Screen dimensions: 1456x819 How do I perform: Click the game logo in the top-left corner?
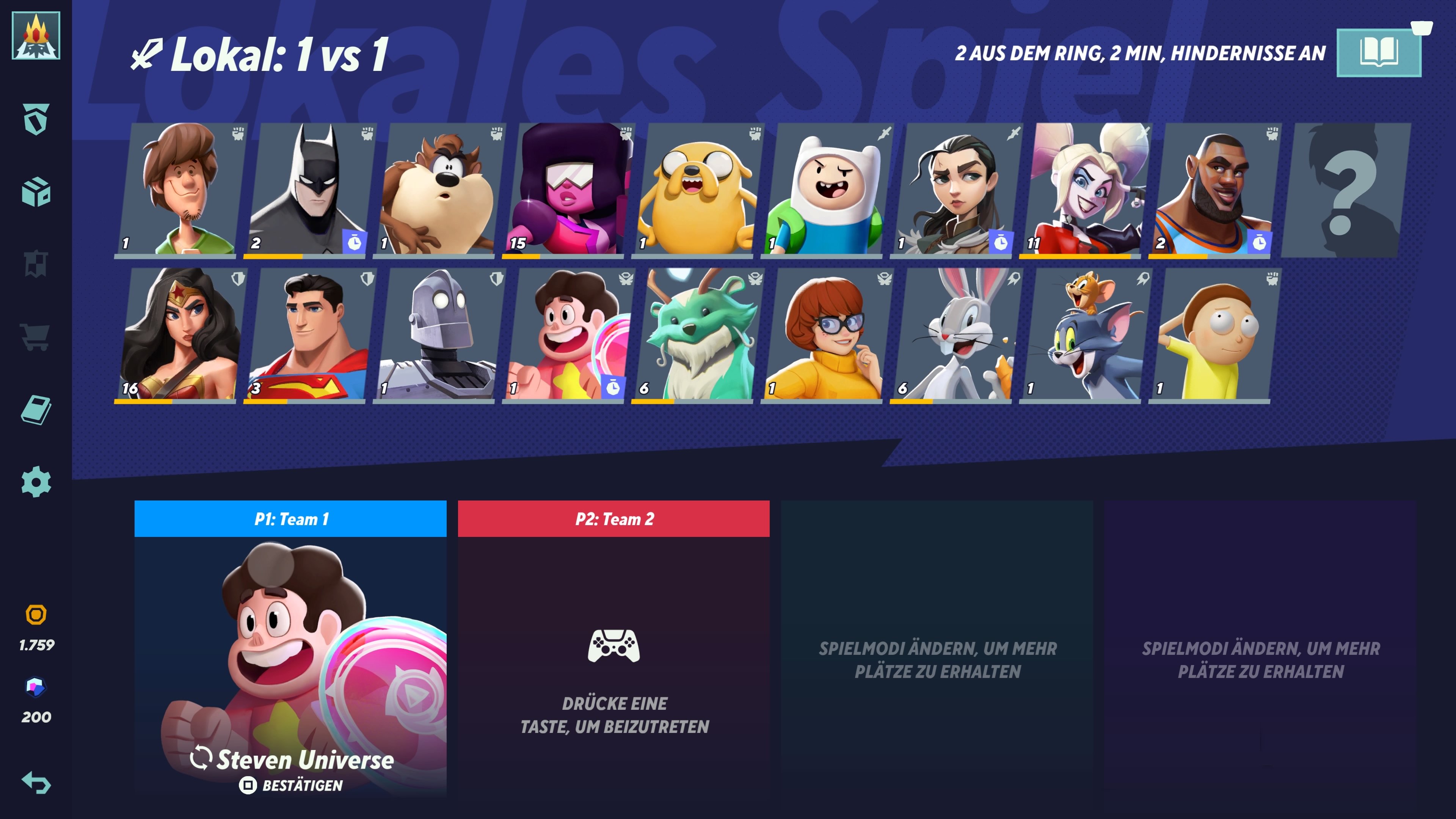36,36
